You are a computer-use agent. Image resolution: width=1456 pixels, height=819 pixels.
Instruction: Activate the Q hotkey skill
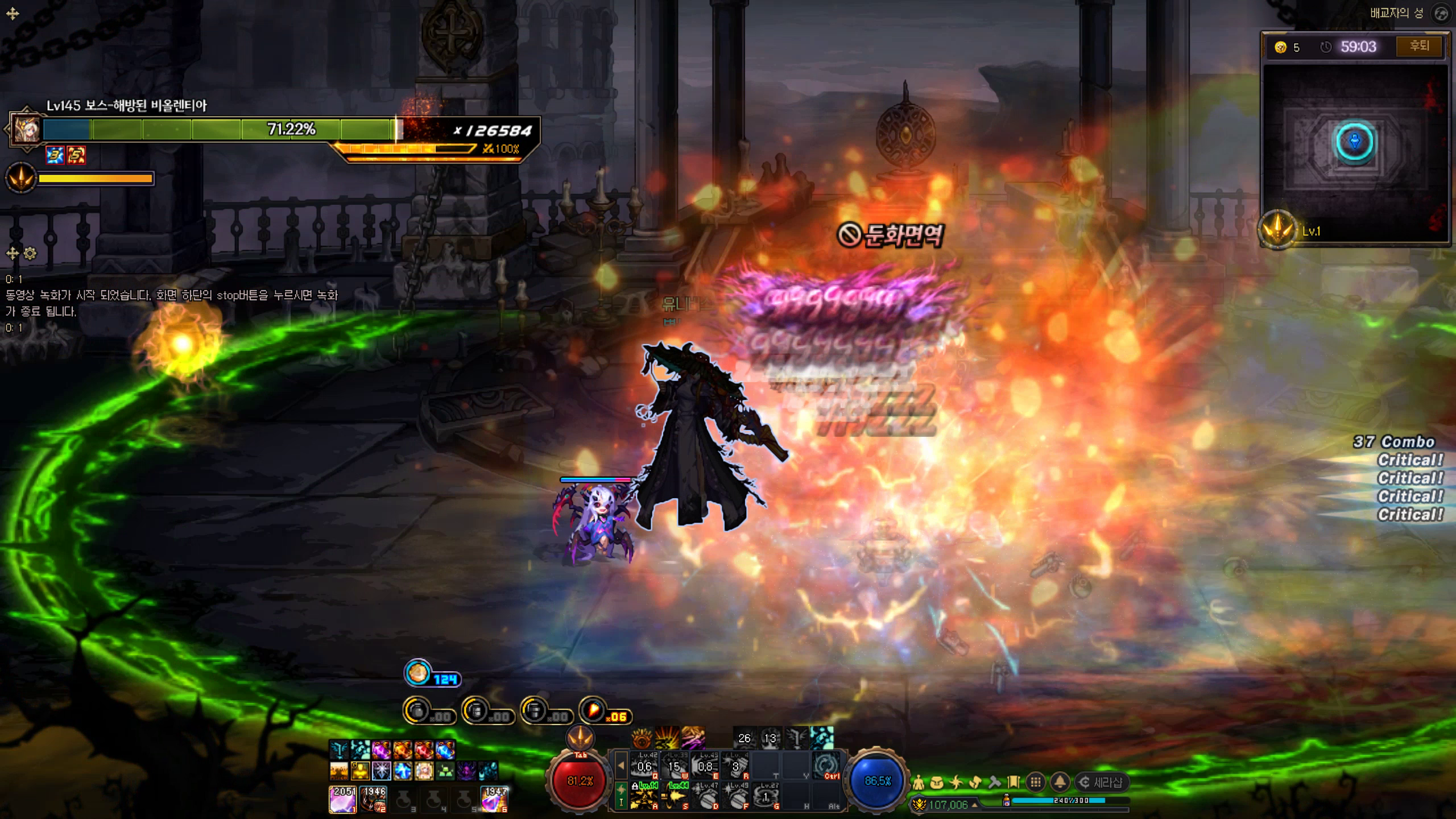645,766
